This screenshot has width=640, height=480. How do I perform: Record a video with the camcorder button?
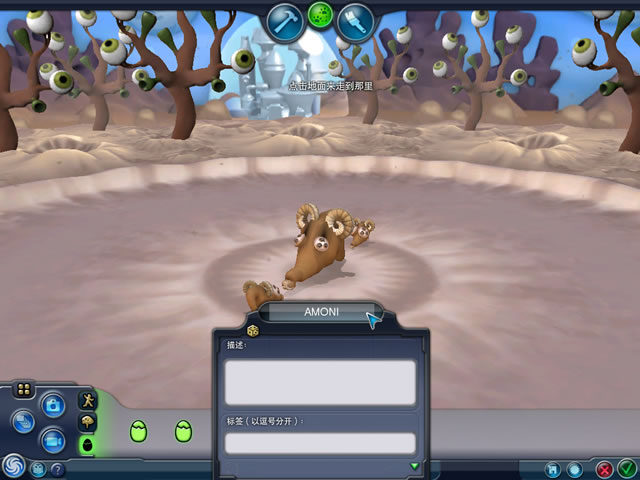52,439
